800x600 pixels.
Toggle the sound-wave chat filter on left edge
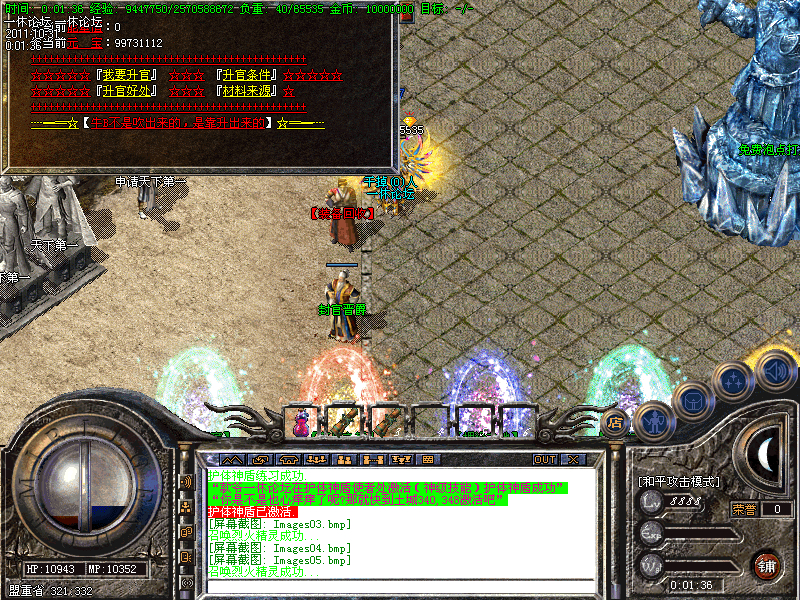186,481
